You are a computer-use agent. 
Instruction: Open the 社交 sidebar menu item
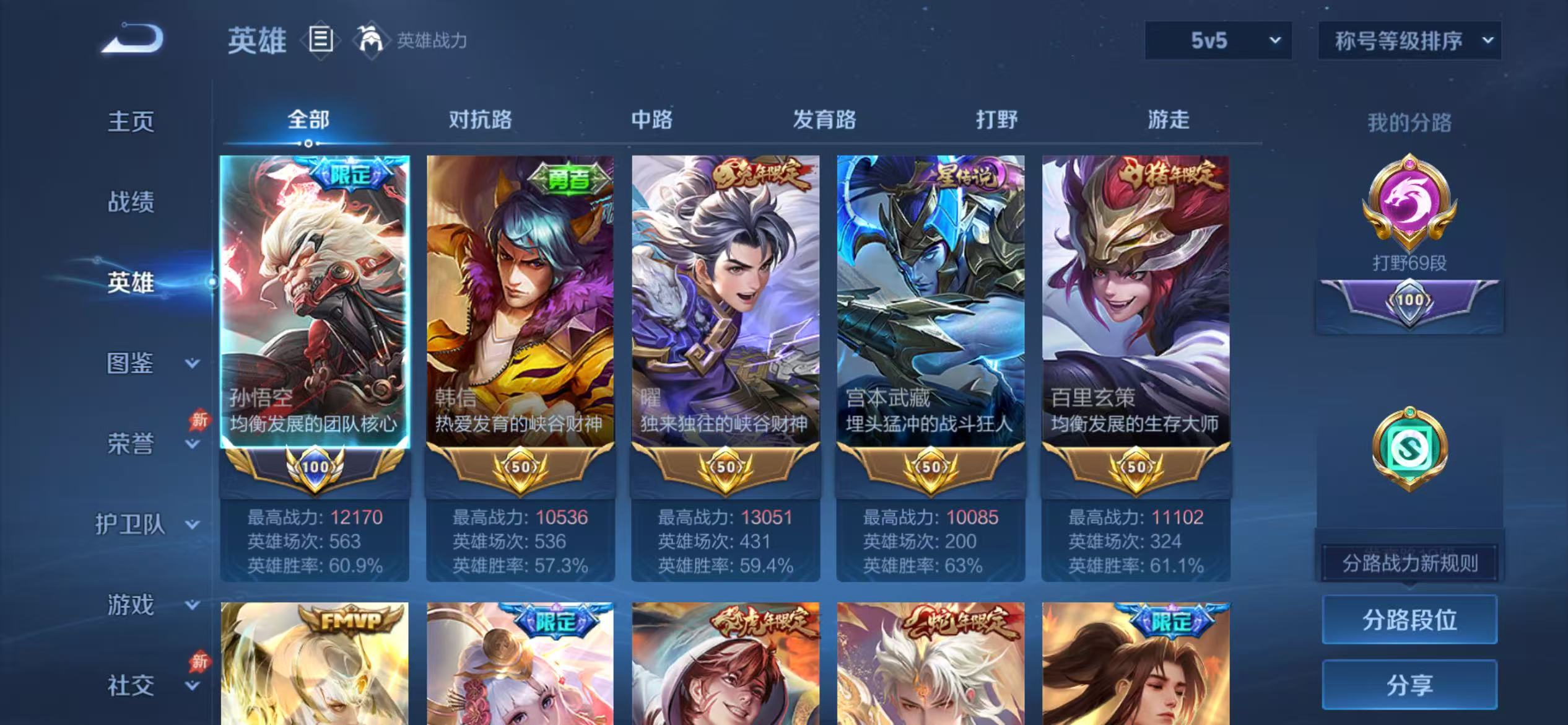point(129,683)
